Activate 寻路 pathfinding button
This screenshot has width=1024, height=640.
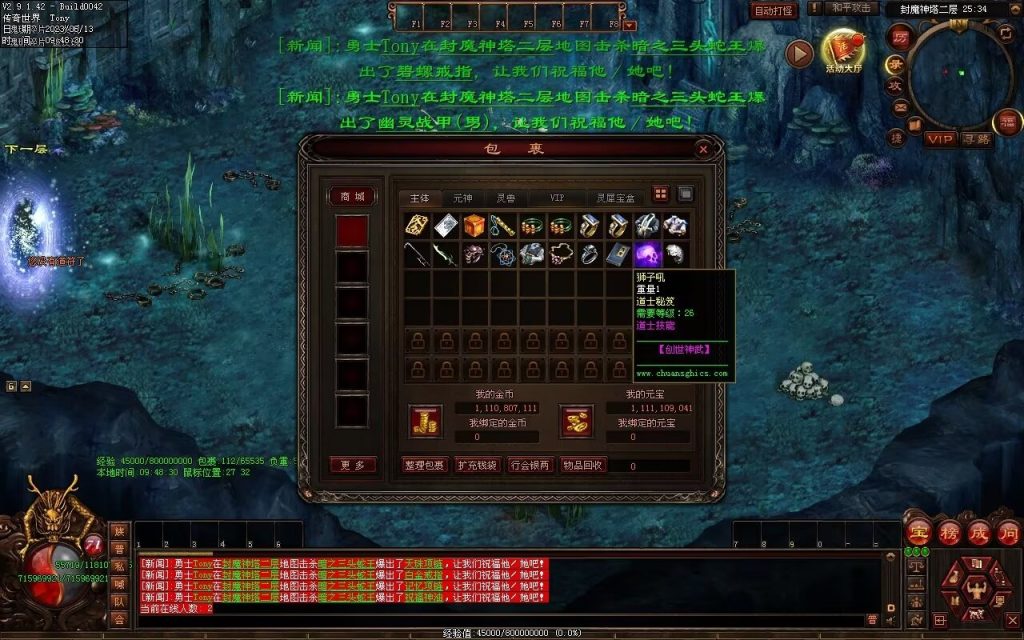(x=975, y=139)
